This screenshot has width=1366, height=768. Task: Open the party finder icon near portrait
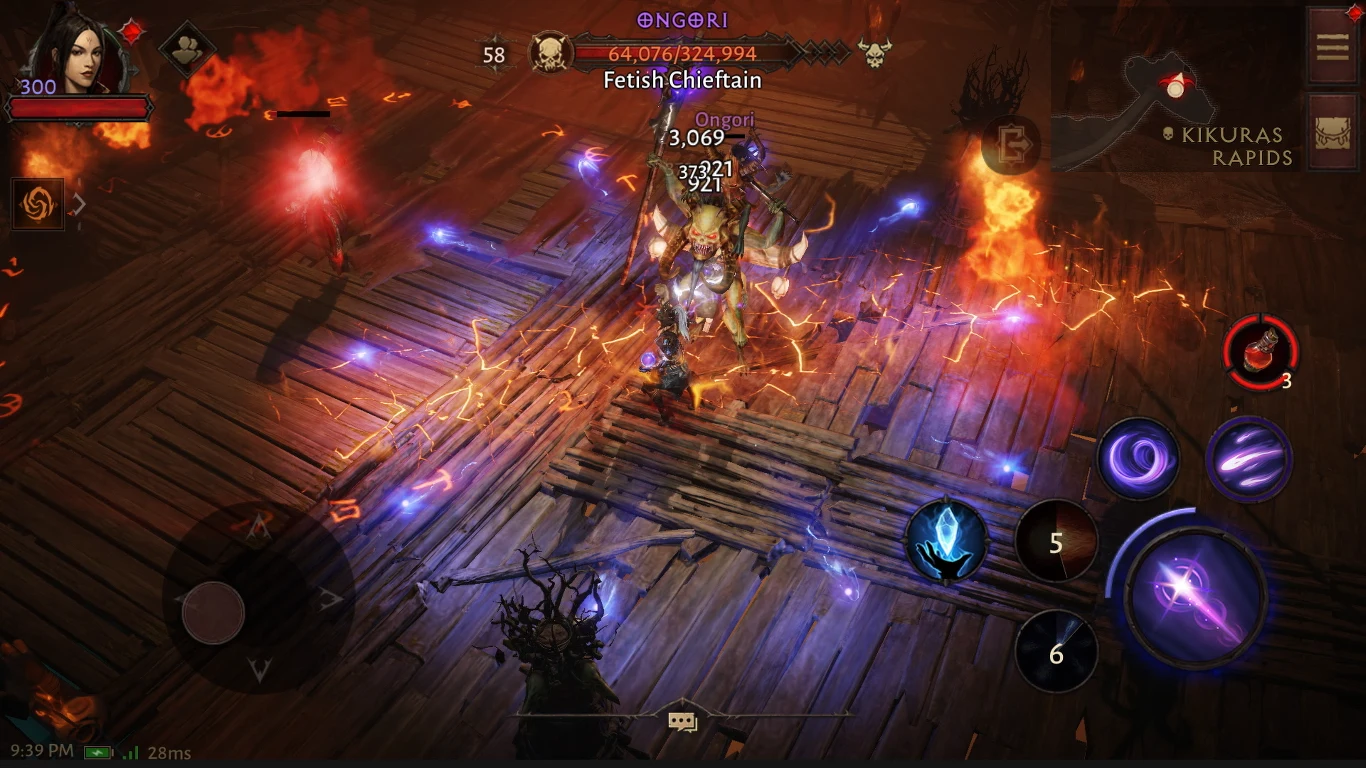[185, 47]
